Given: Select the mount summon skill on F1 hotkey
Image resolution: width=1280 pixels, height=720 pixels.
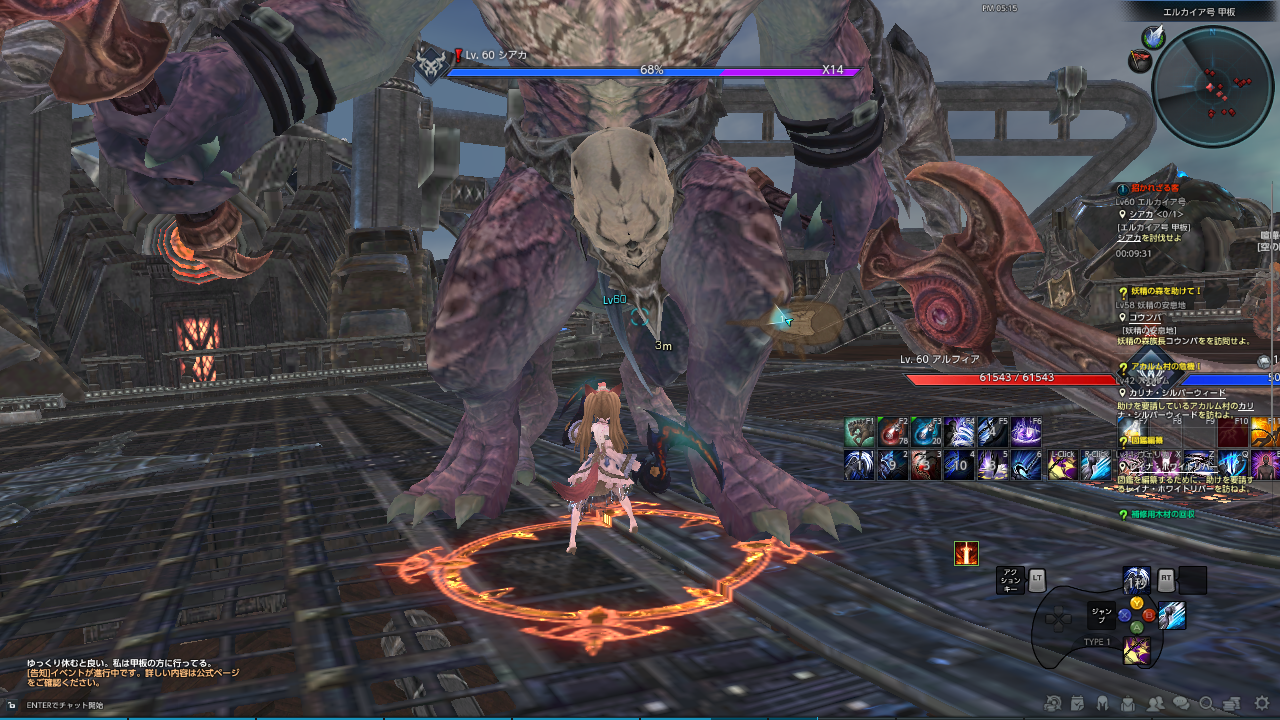Looking at the screenshot, I should 860,433.
